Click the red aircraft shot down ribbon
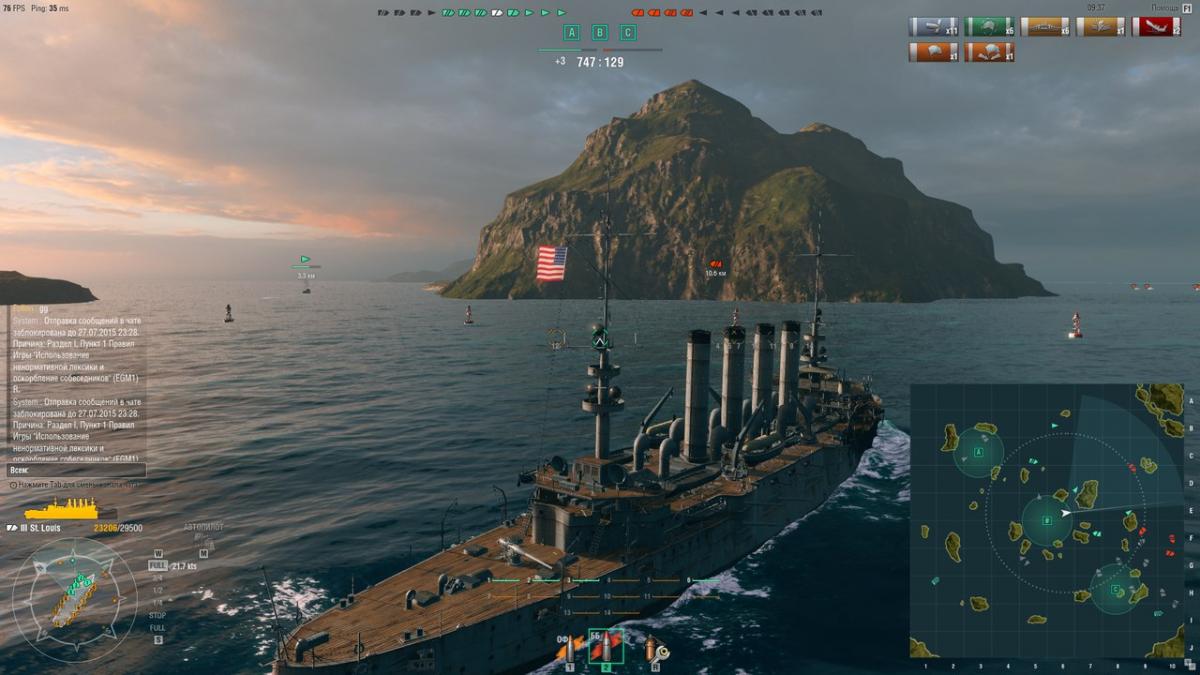Screen dimensions: 1200x675 [x=1156, y=27]
